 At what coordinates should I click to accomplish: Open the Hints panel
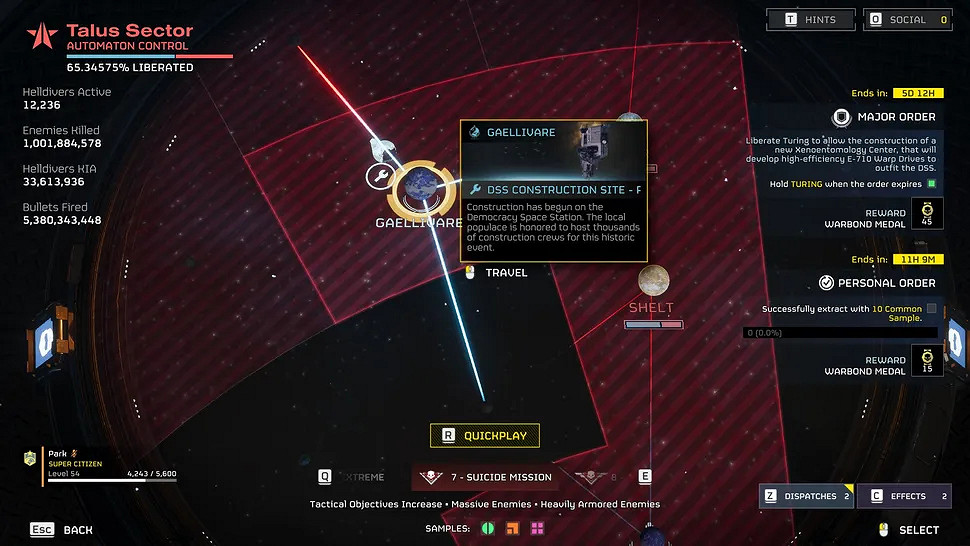[x=813, y=19]
